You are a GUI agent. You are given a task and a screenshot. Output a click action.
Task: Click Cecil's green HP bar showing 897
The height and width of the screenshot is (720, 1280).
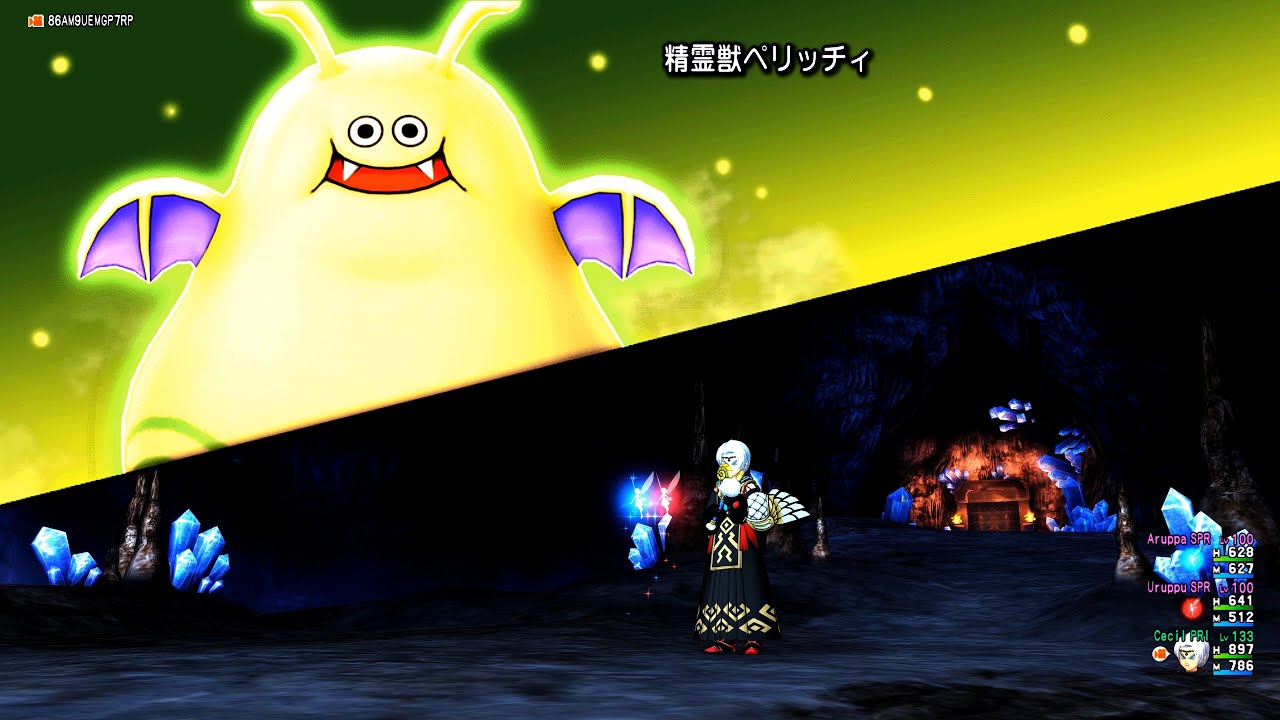coord(1233,659)
